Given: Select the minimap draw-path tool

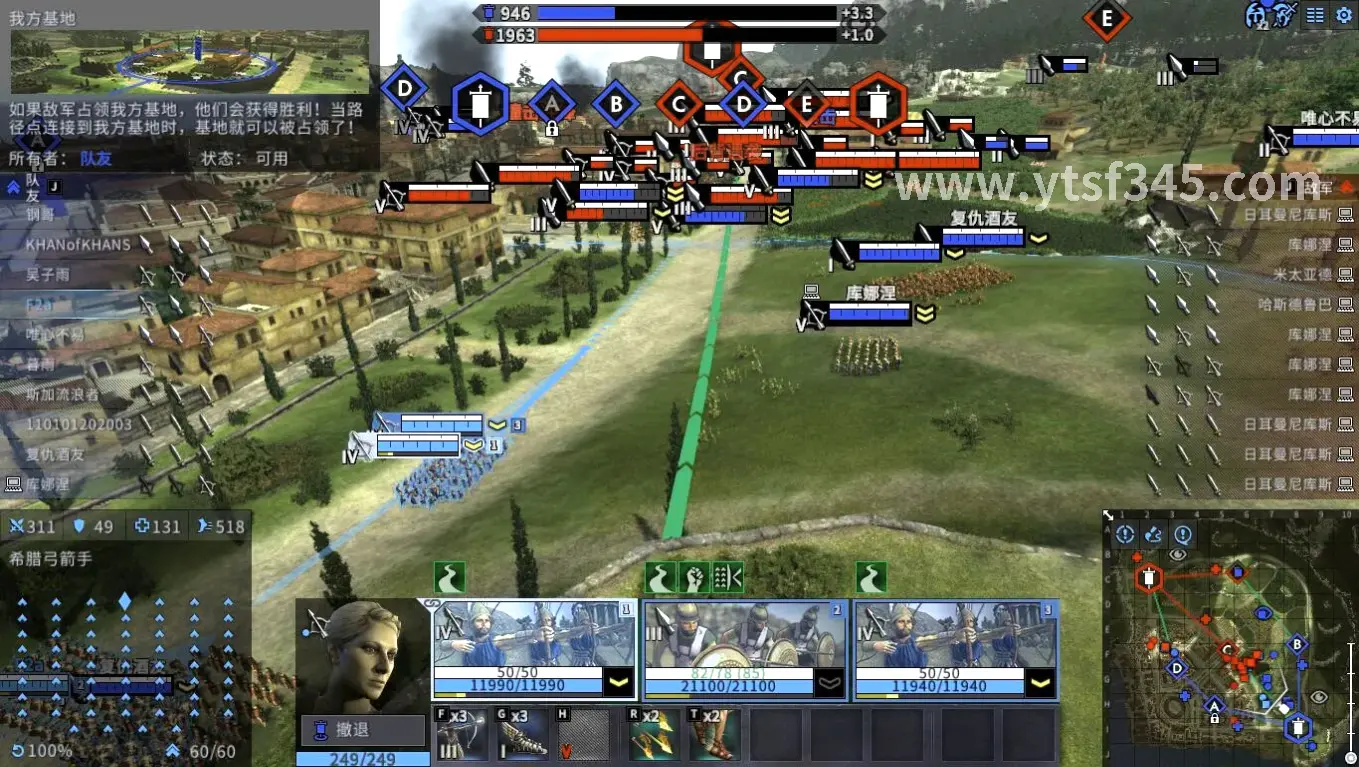Looking at the screenshot, I should point(1153,535).
